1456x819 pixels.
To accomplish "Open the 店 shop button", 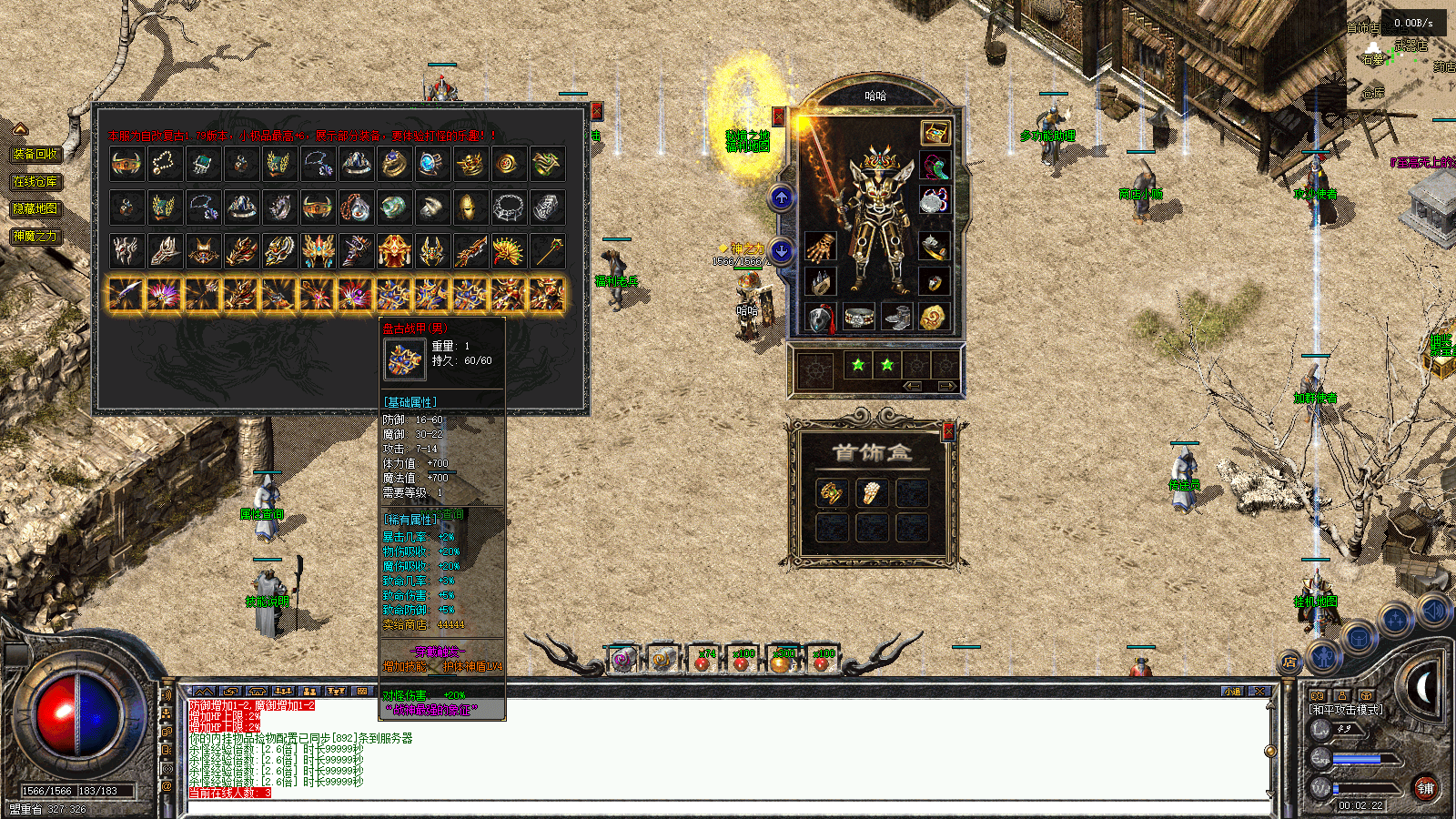I will click(1289, 662).
